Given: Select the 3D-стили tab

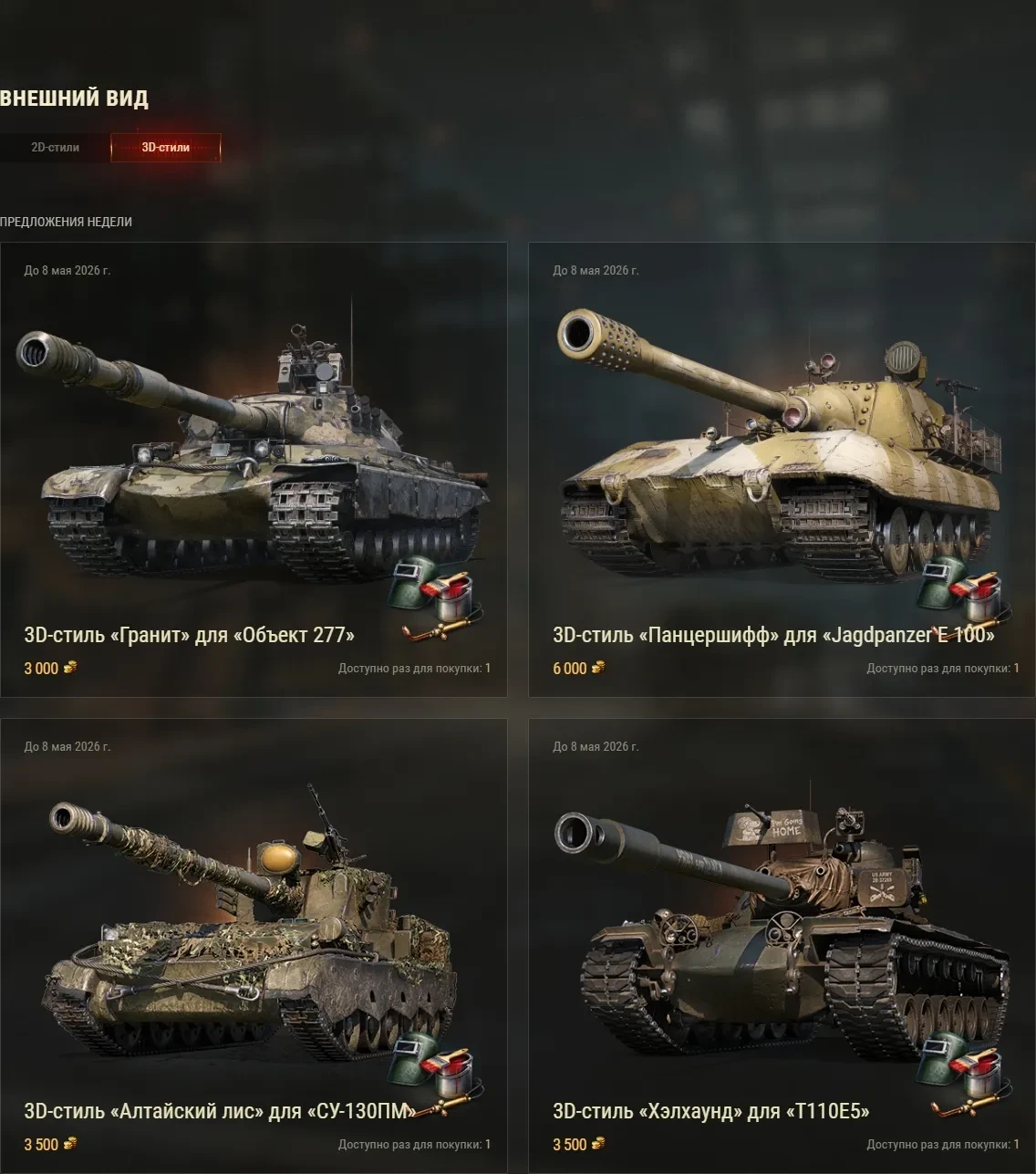Looking at the screenshot, I should point(165,147).
